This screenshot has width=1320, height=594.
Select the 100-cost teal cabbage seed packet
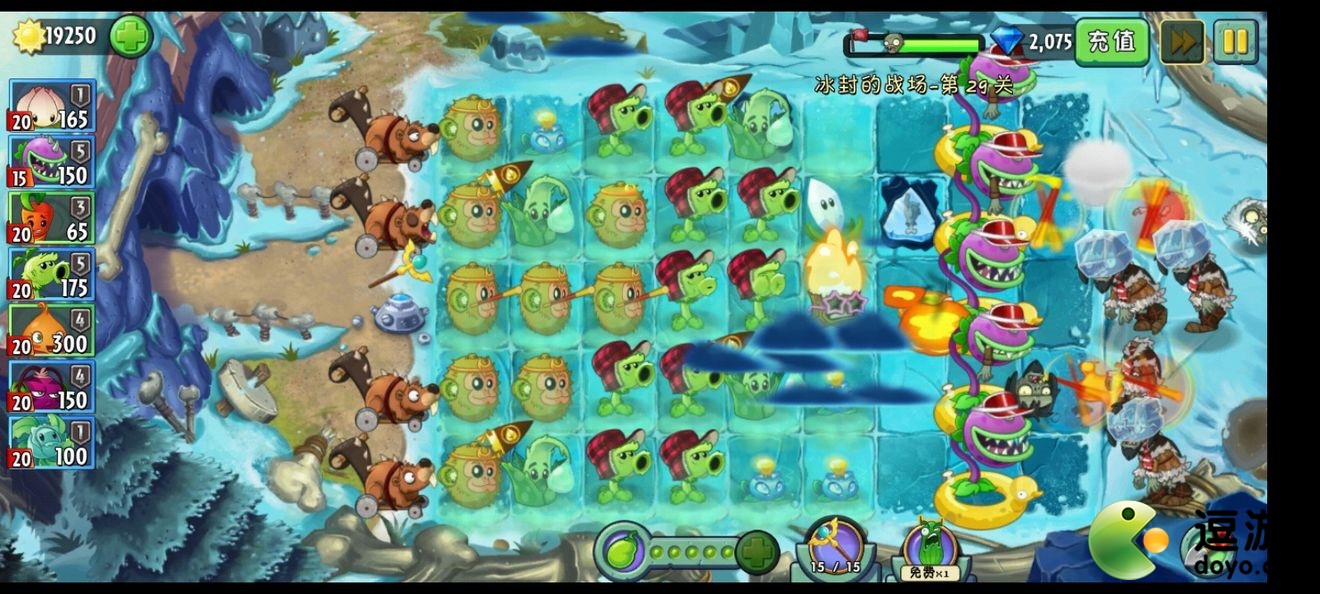point(53,442)
